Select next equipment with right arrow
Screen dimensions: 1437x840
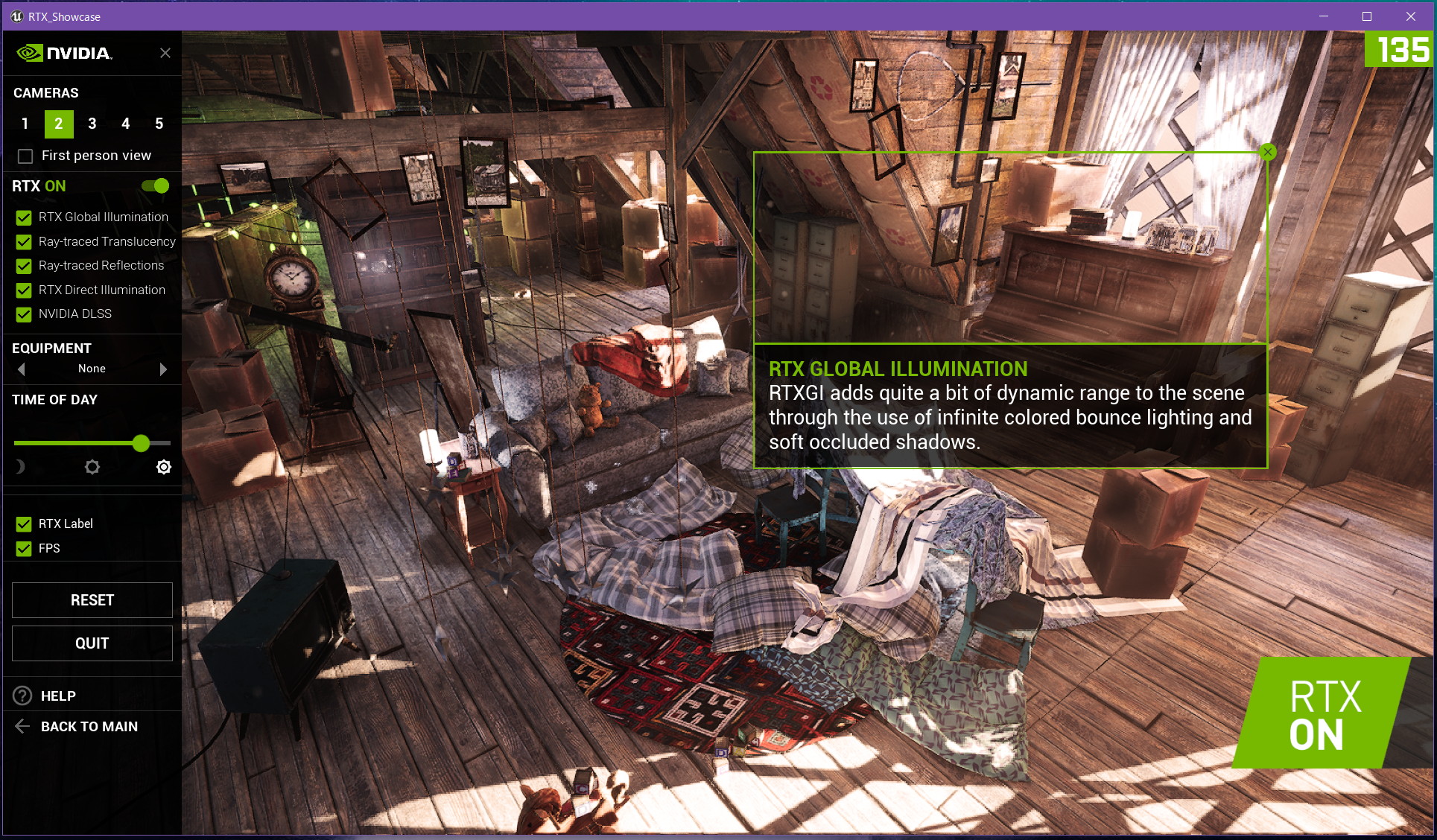coord(163,369)
